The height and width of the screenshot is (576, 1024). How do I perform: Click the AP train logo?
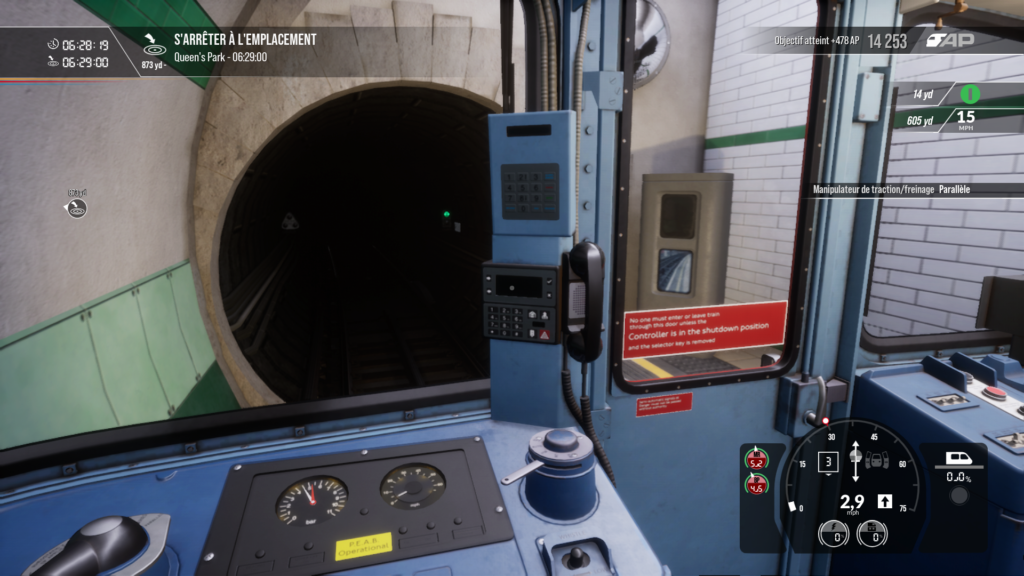tap(949, 40)
